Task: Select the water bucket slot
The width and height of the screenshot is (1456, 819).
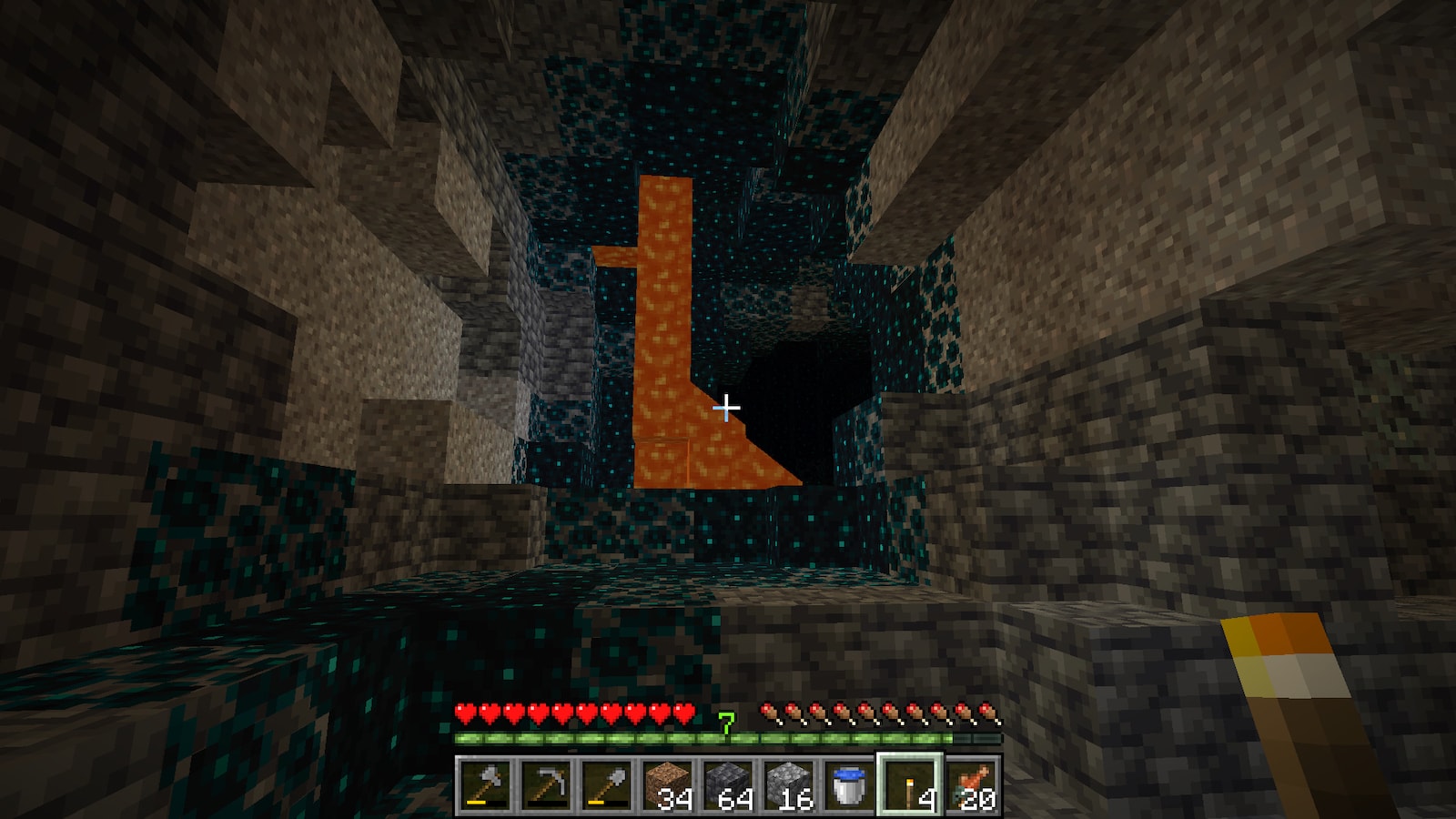Action: pyautogui.click(x=849, y=784)
